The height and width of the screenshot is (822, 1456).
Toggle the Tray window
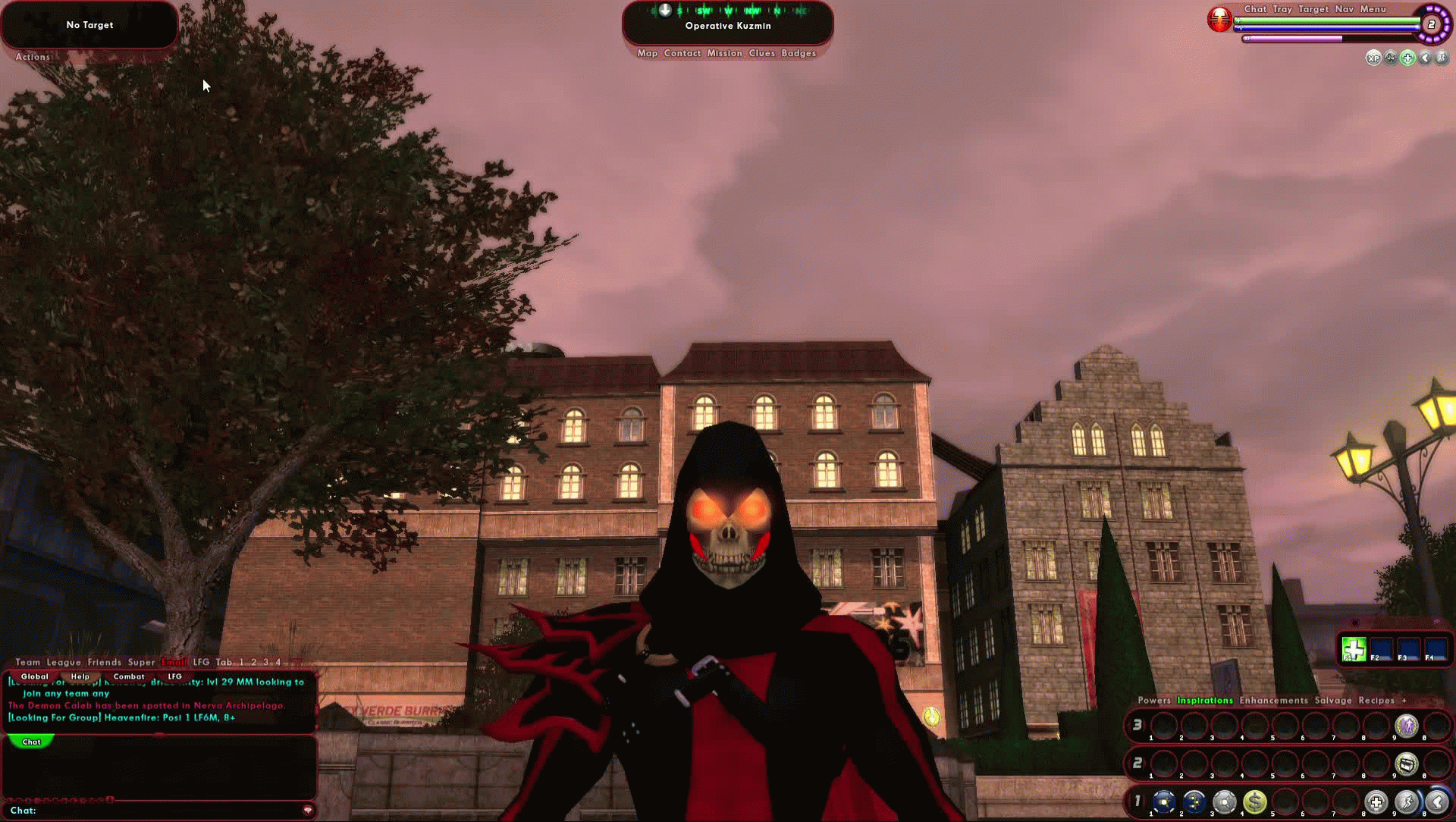1282,9
